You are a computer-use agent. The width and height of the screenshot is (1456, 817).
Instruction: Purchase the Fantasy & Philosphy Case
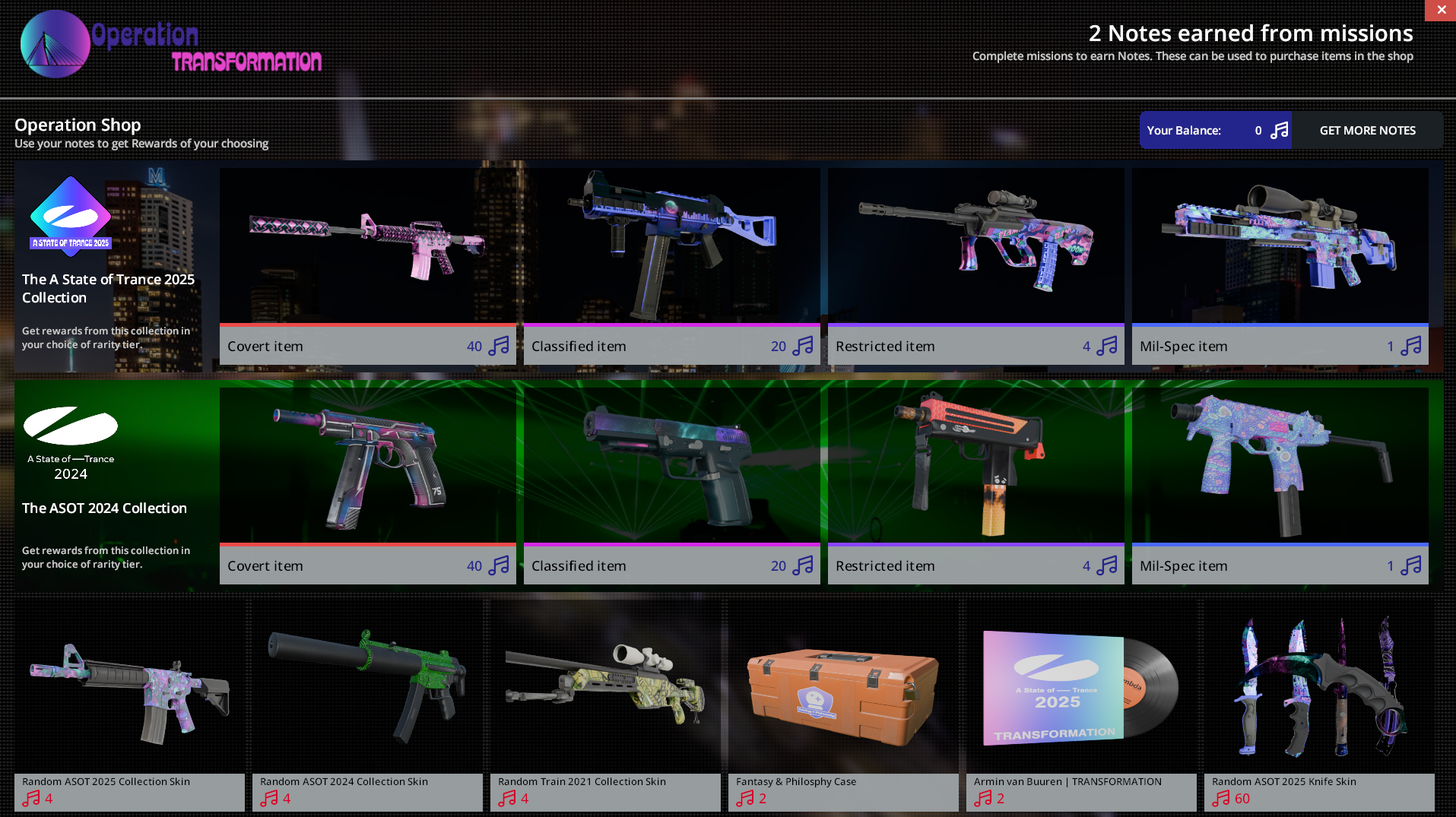[x=843, y=705]
